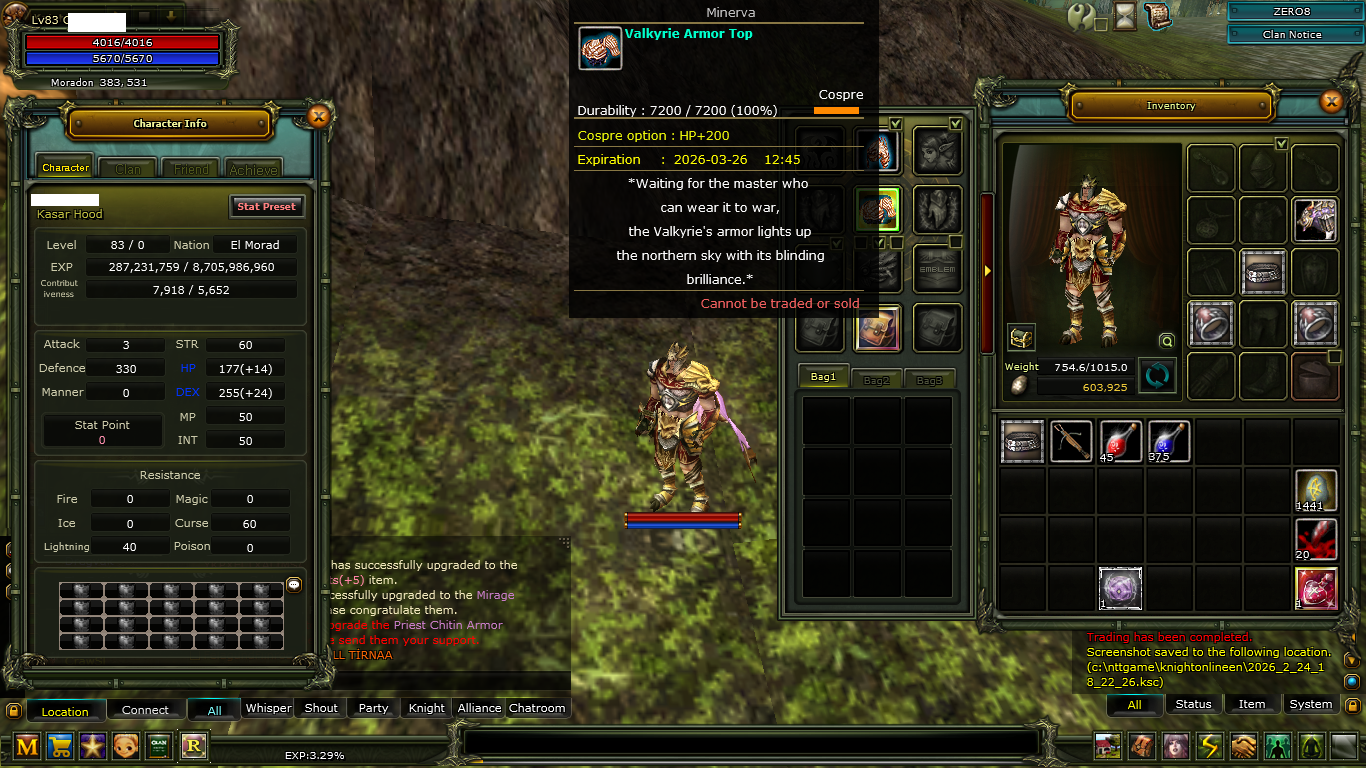Viewport: 1366px width, 768px height.
Task: Select the blue mana potion stack
Action: tap(1169, 441)
